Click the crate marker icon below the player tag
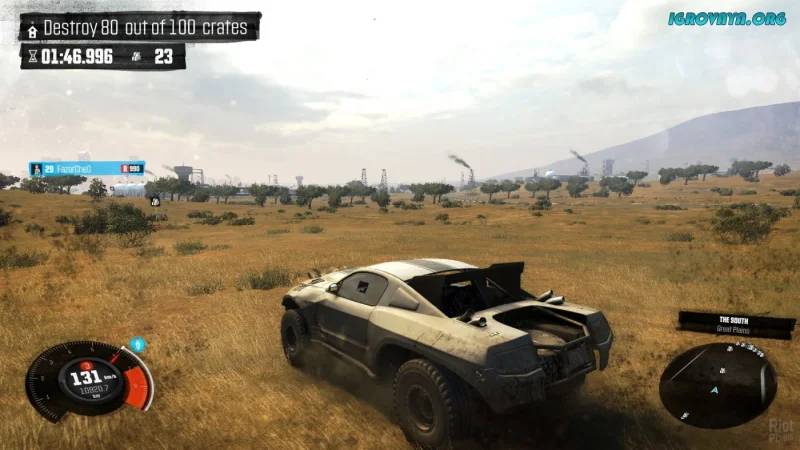This screenshot has height=450, width=800. (155, 201)
